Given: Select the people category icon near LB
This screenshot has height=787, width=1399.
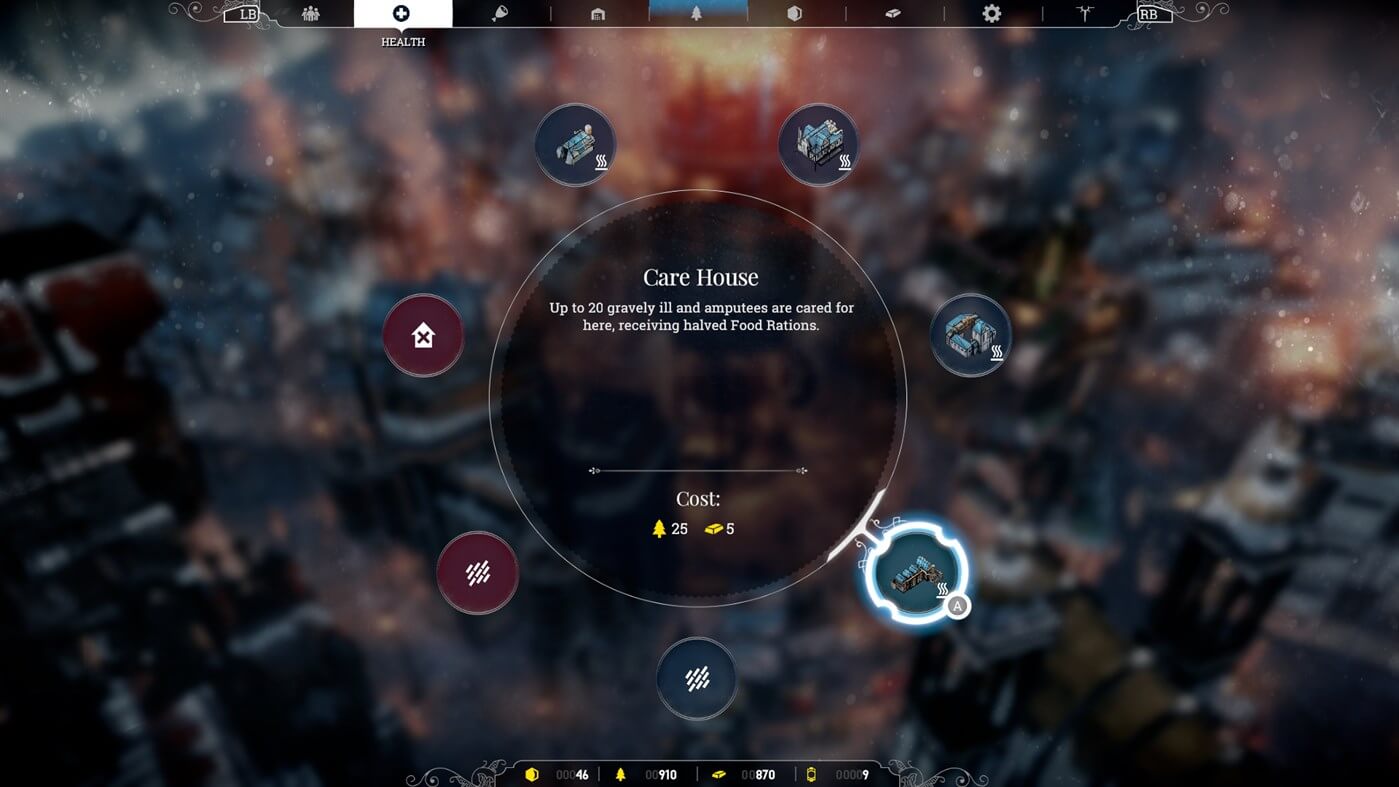Looking at the screenshot, I should point(310,13).
